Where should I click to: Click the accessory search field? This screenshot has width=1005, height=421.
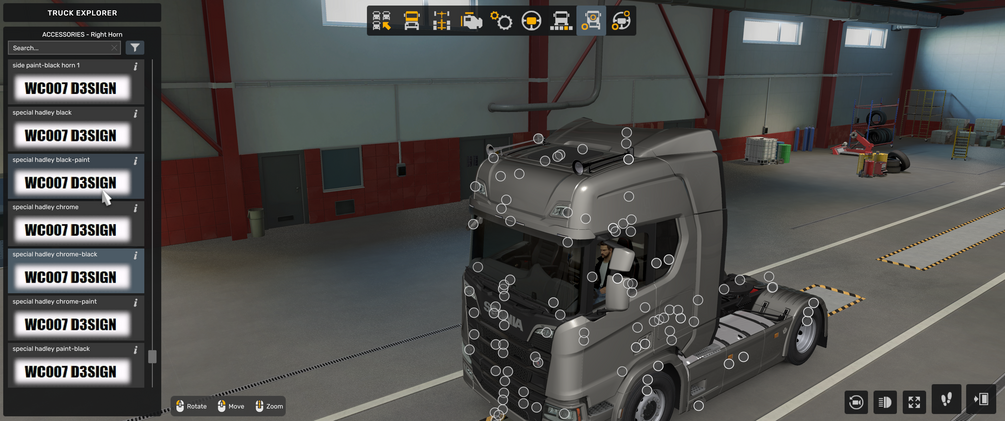[x=63, y=48]
